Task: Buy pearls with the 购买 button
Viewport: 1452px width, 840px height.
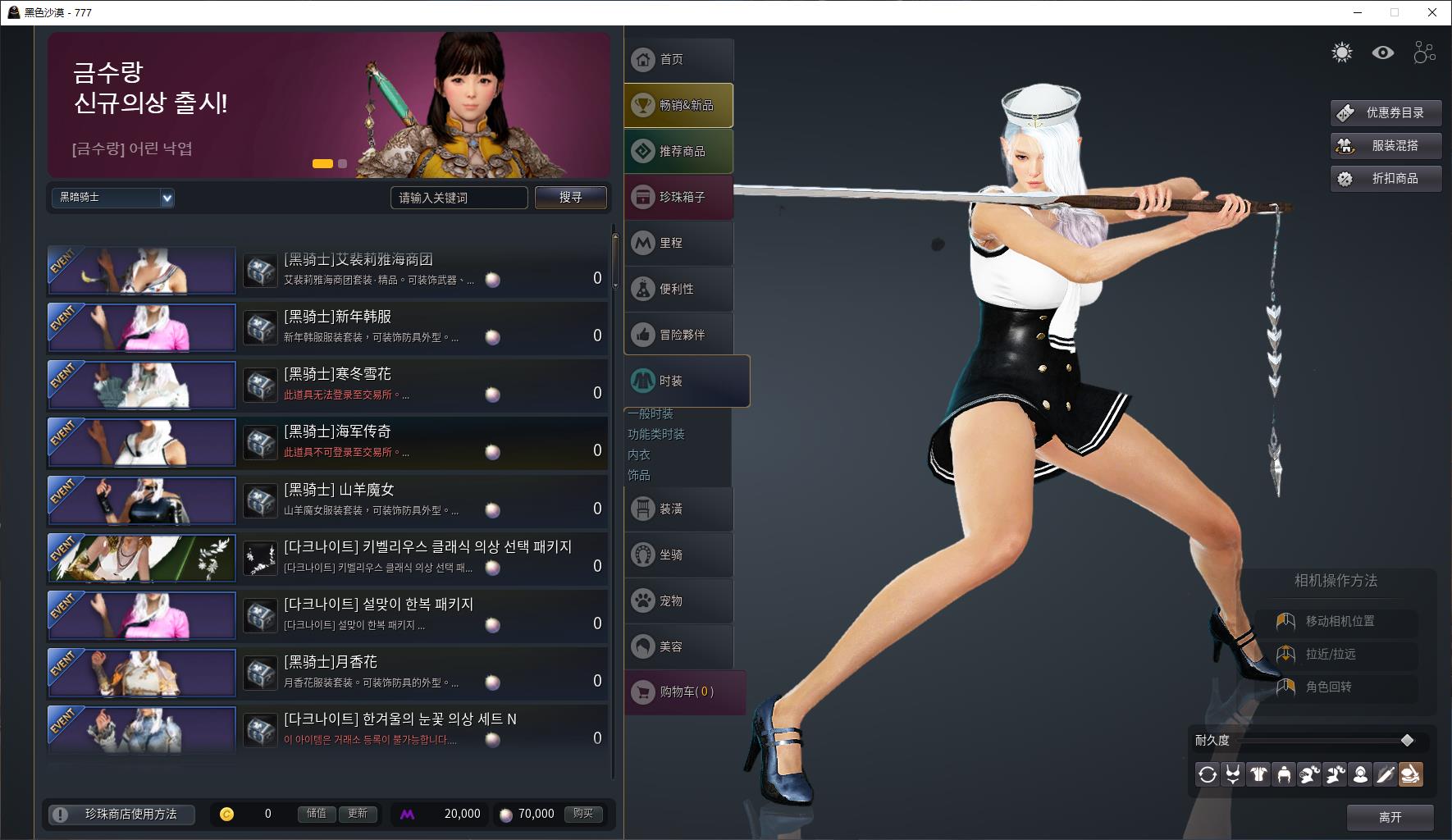Action: pyautogui.click(x=583, y=814)
